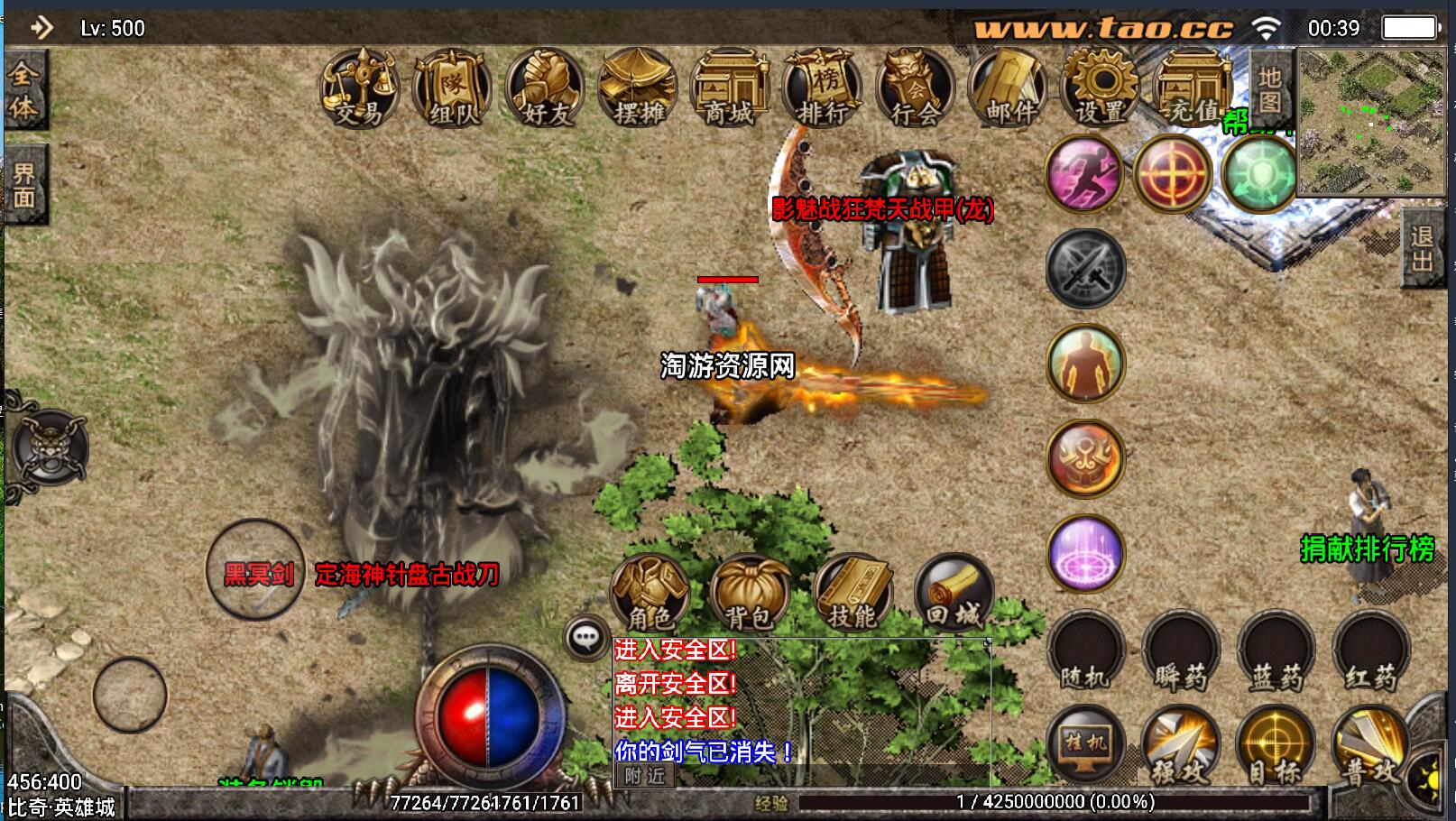Viewport: 1456px width, 821px height.
Task: Open the 设置 settings gear
Action: click(x=1101, y=89)
